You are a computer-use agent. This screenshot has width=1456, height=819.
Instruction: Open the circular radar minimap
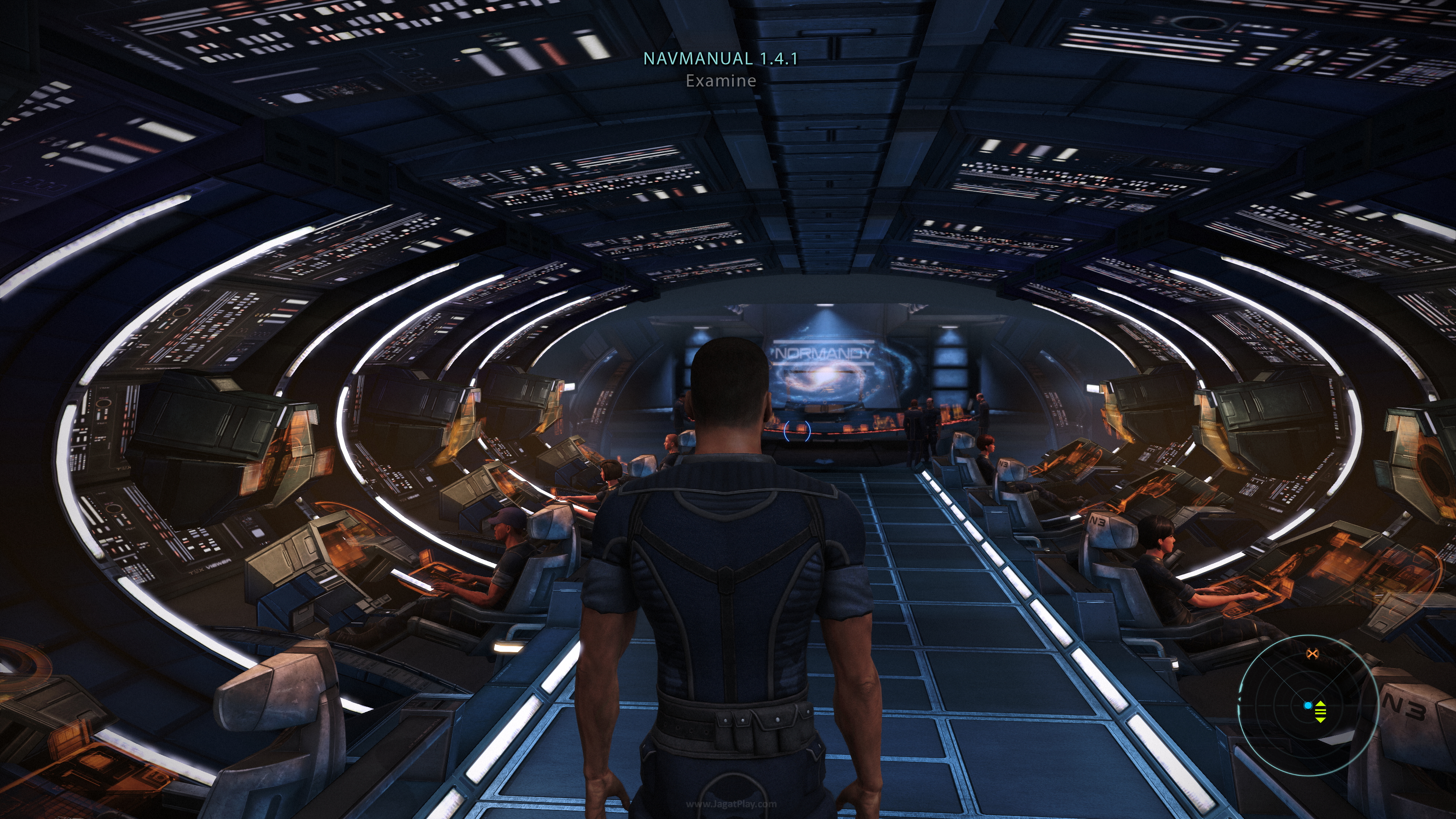1307,705
